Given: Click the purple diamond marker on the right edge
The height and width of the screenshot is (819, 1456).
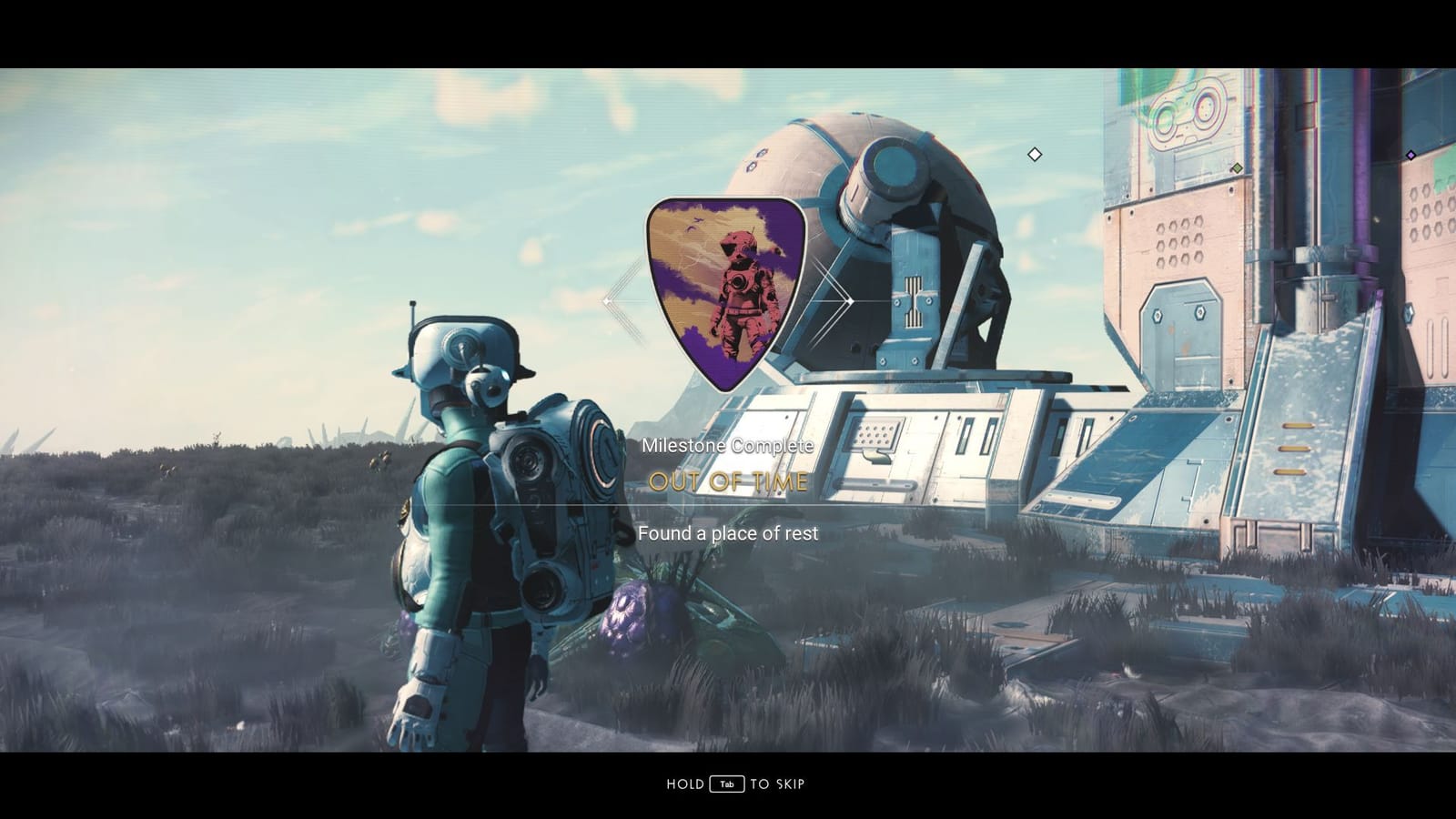Looking at the screenshot, I should point(1412,155).
